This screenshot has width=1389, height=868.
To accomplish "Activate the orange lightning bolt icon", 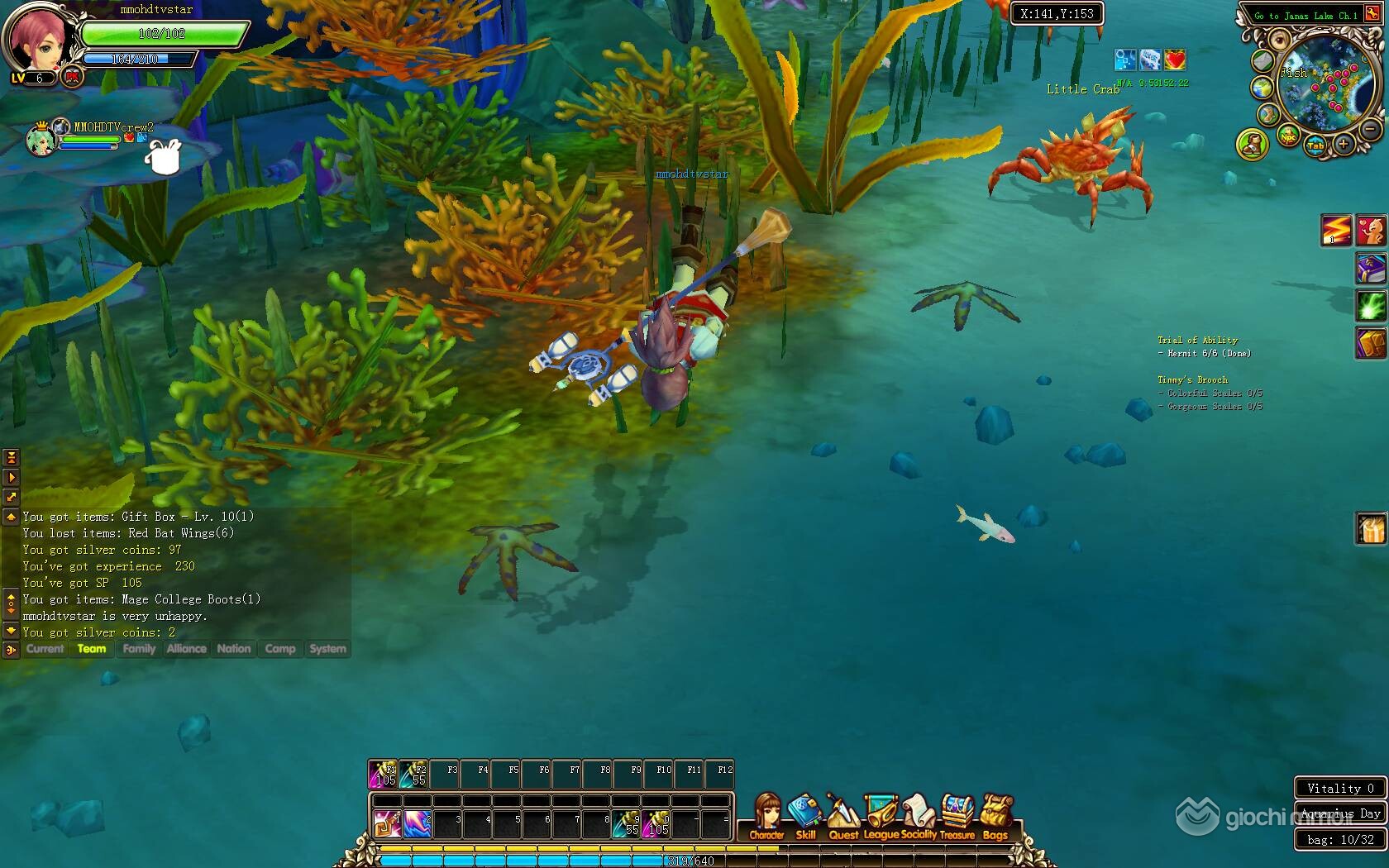I will 1335,231.
